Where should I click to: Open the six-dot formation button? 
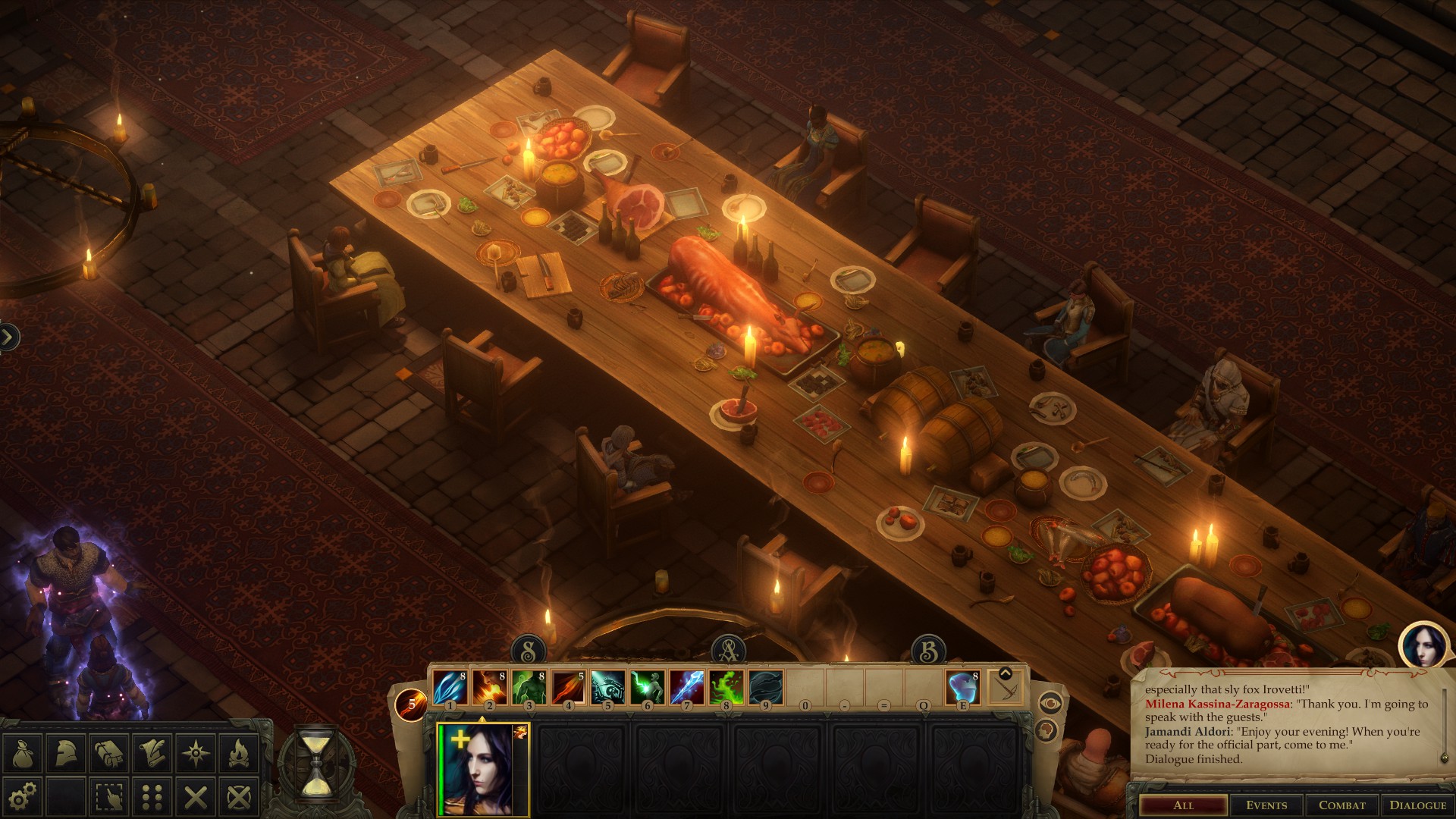153,796
